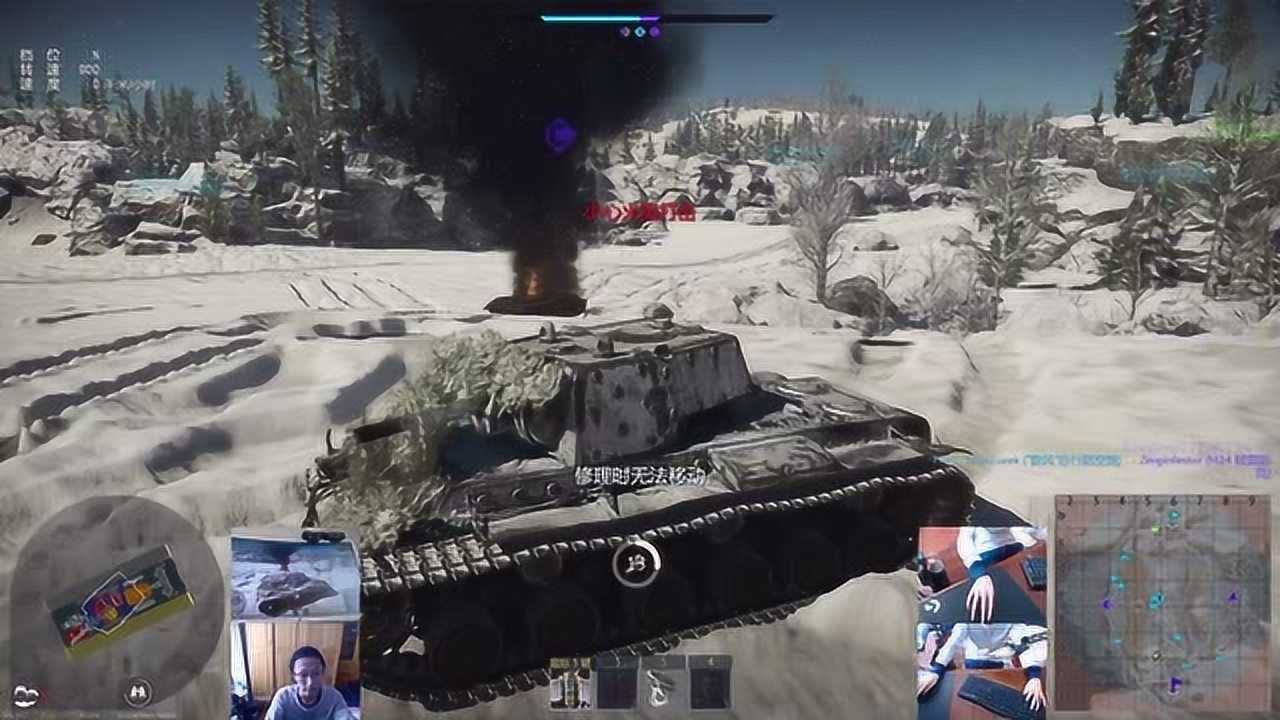Viewport: 1280px width, 720px height.
Task: Select the purple flag marker on minimap
Action: (1175, 685)
